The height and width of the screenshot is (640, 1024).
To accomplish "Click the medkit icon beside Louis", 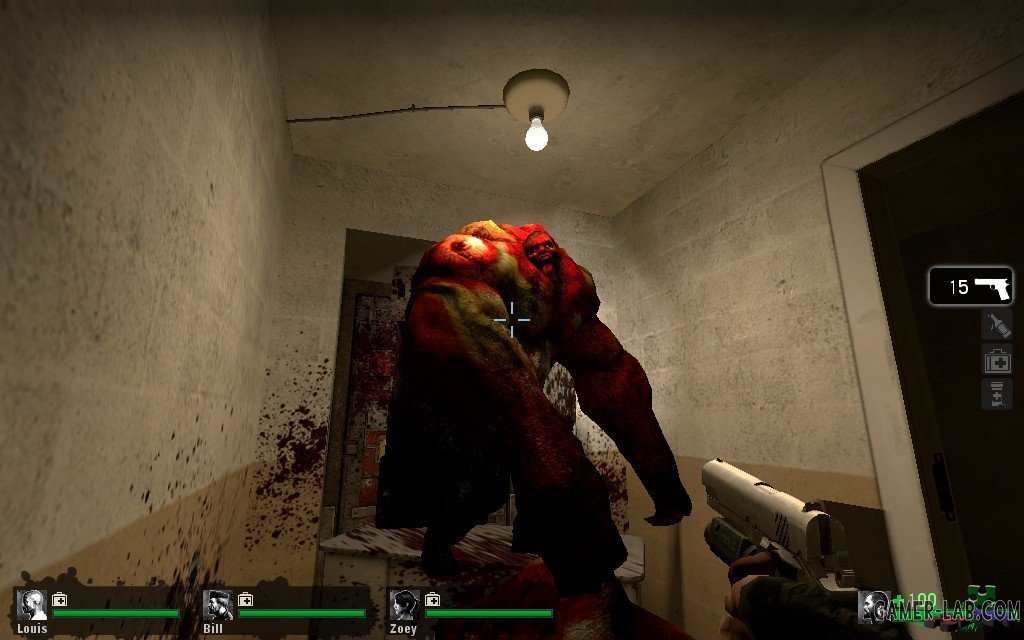I will pos(59,600).
